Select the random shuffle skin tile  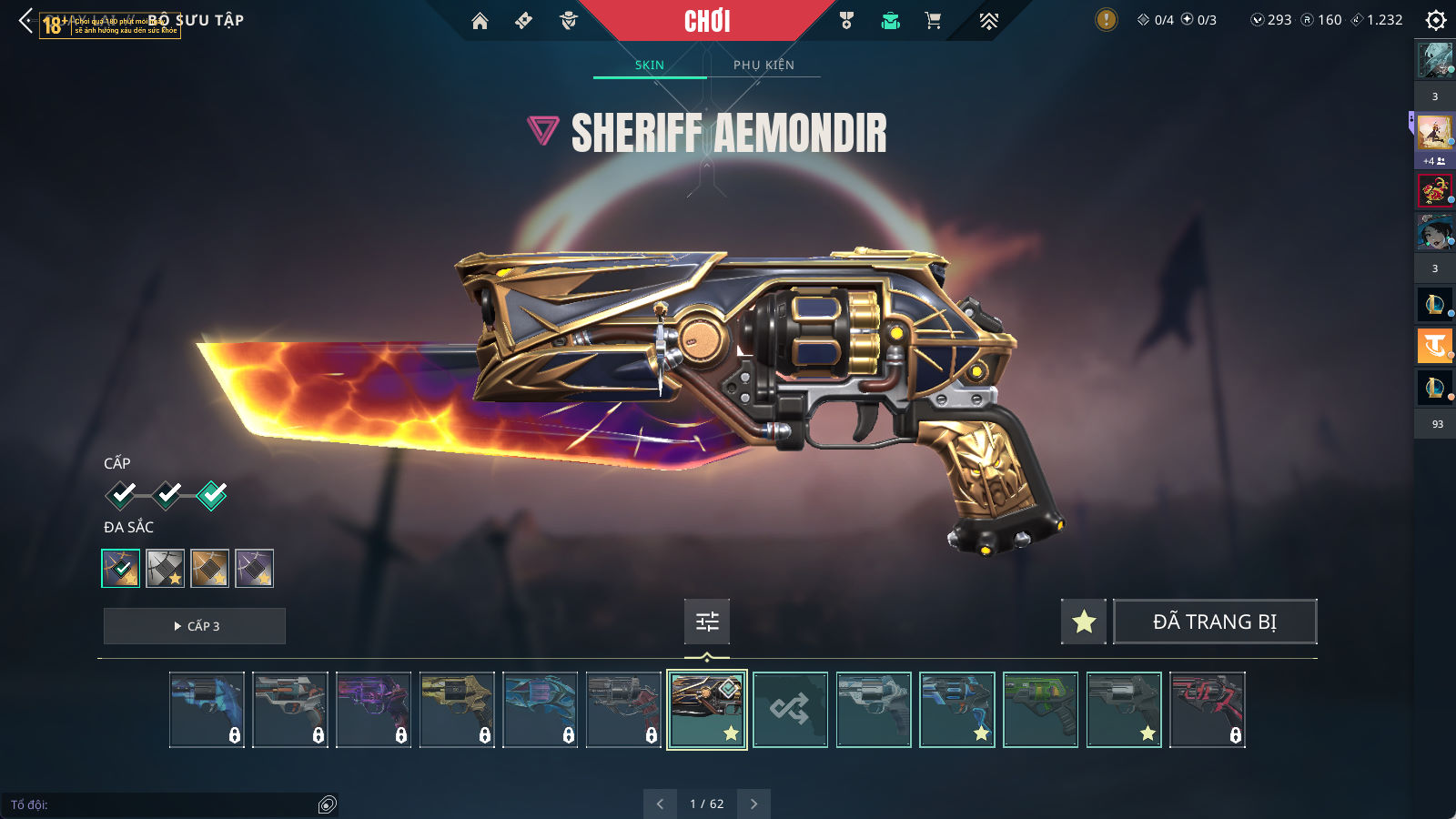point(790,710)
